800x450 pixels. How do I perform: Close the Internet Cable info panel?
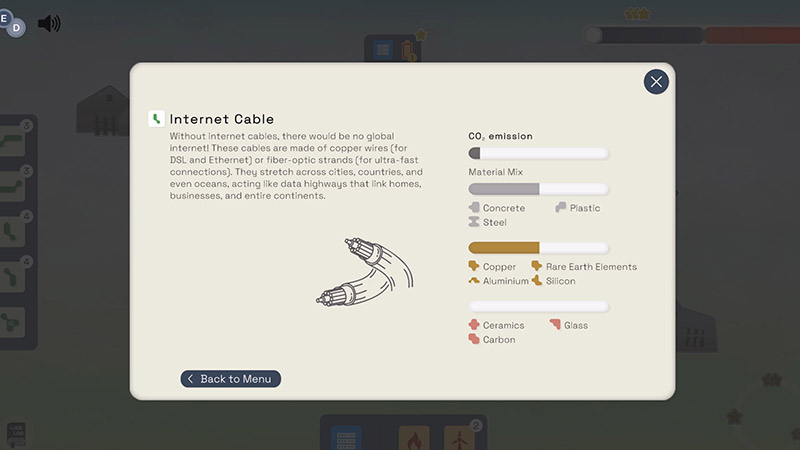656,82
